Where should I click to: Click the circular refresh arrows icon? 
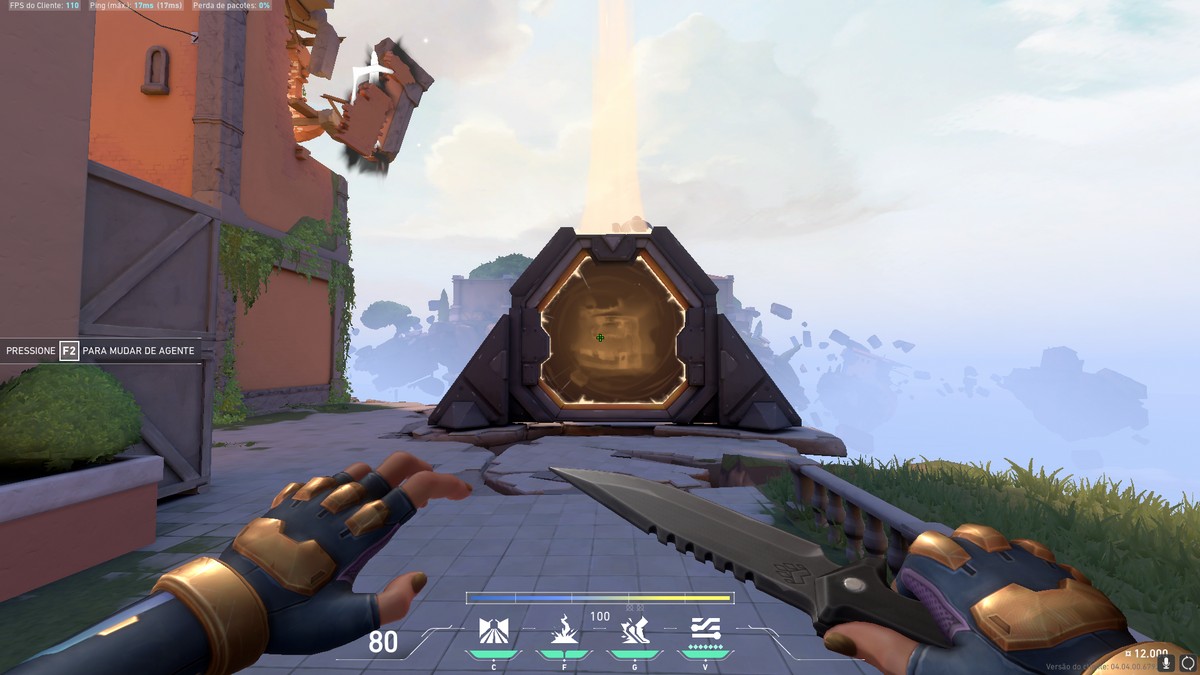click(x=1187, y=662)
